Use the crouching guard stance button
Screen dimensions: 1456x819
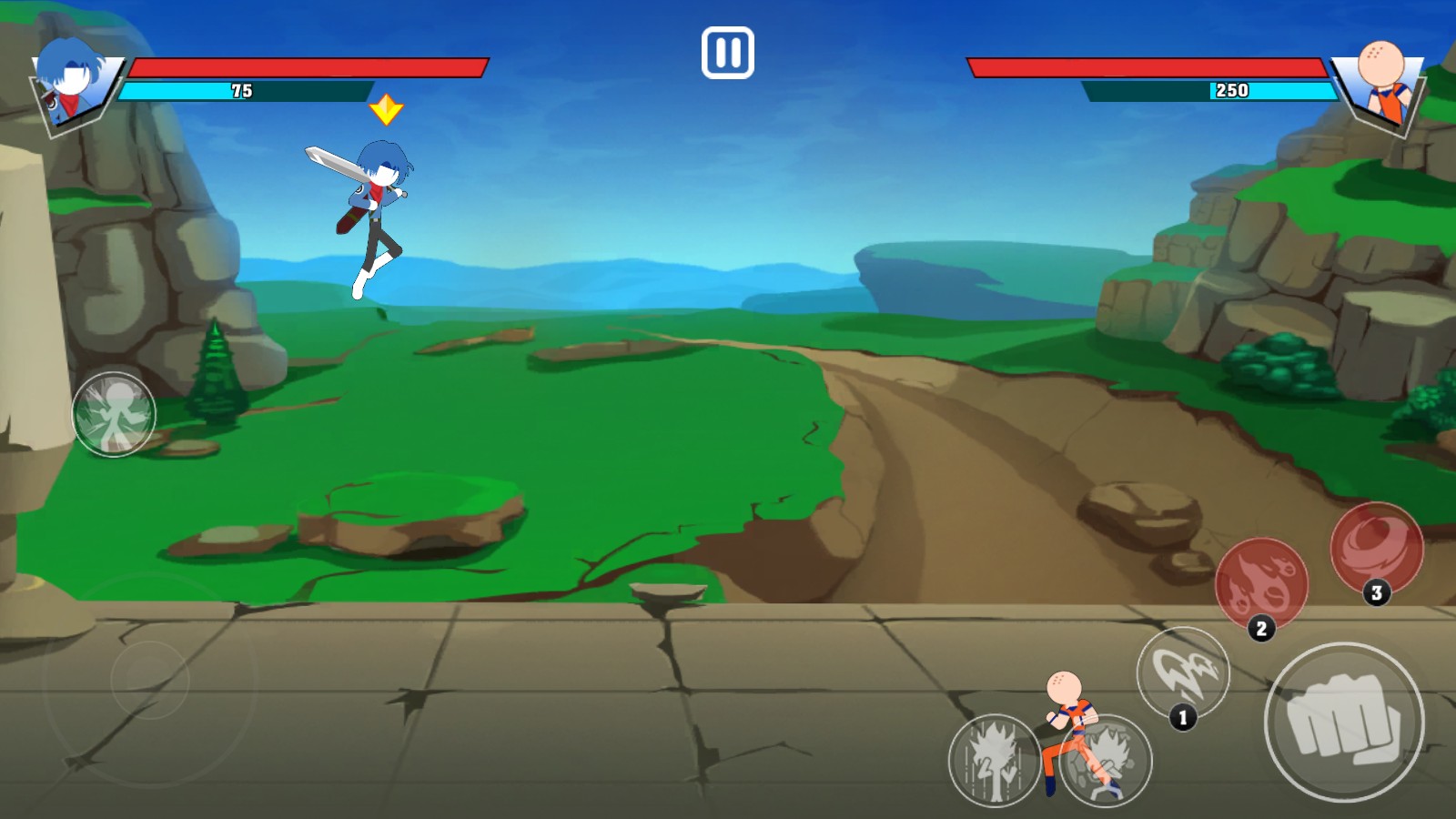tap(1107, 761)
